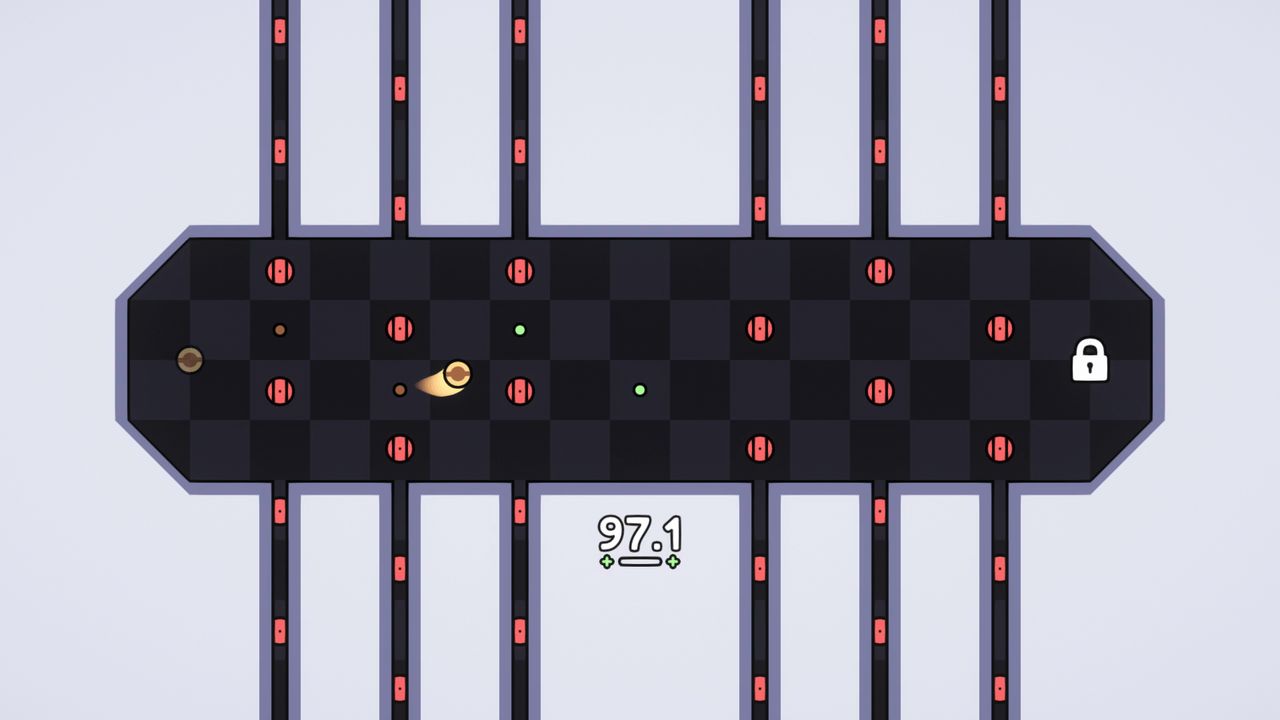
Task: Click the red bumper nearest the padlock
Action: click(x=1000, y=328)
